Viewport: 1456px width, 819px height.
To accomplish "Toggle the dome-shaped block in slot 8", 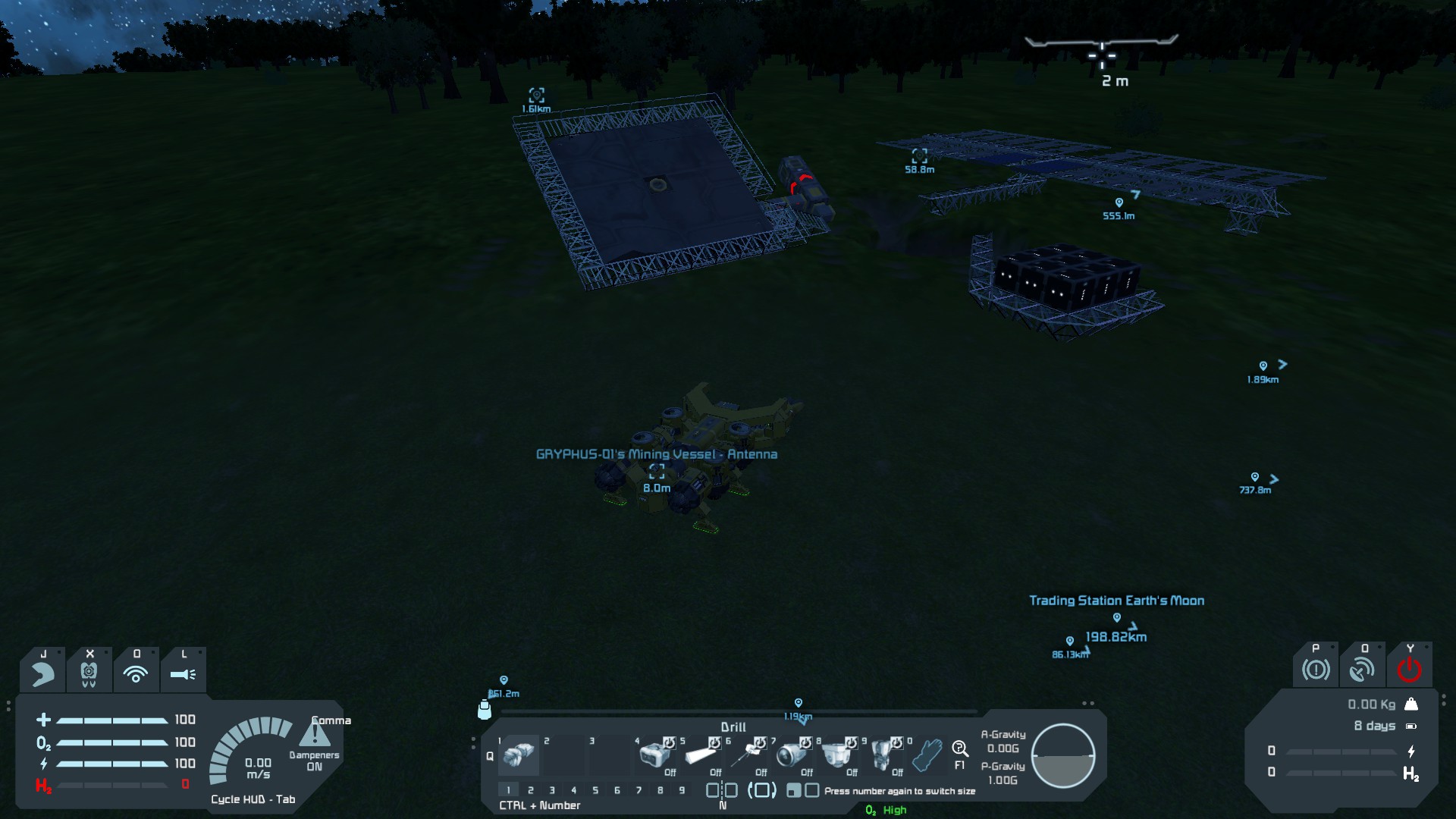I will (x=837, y=755).
